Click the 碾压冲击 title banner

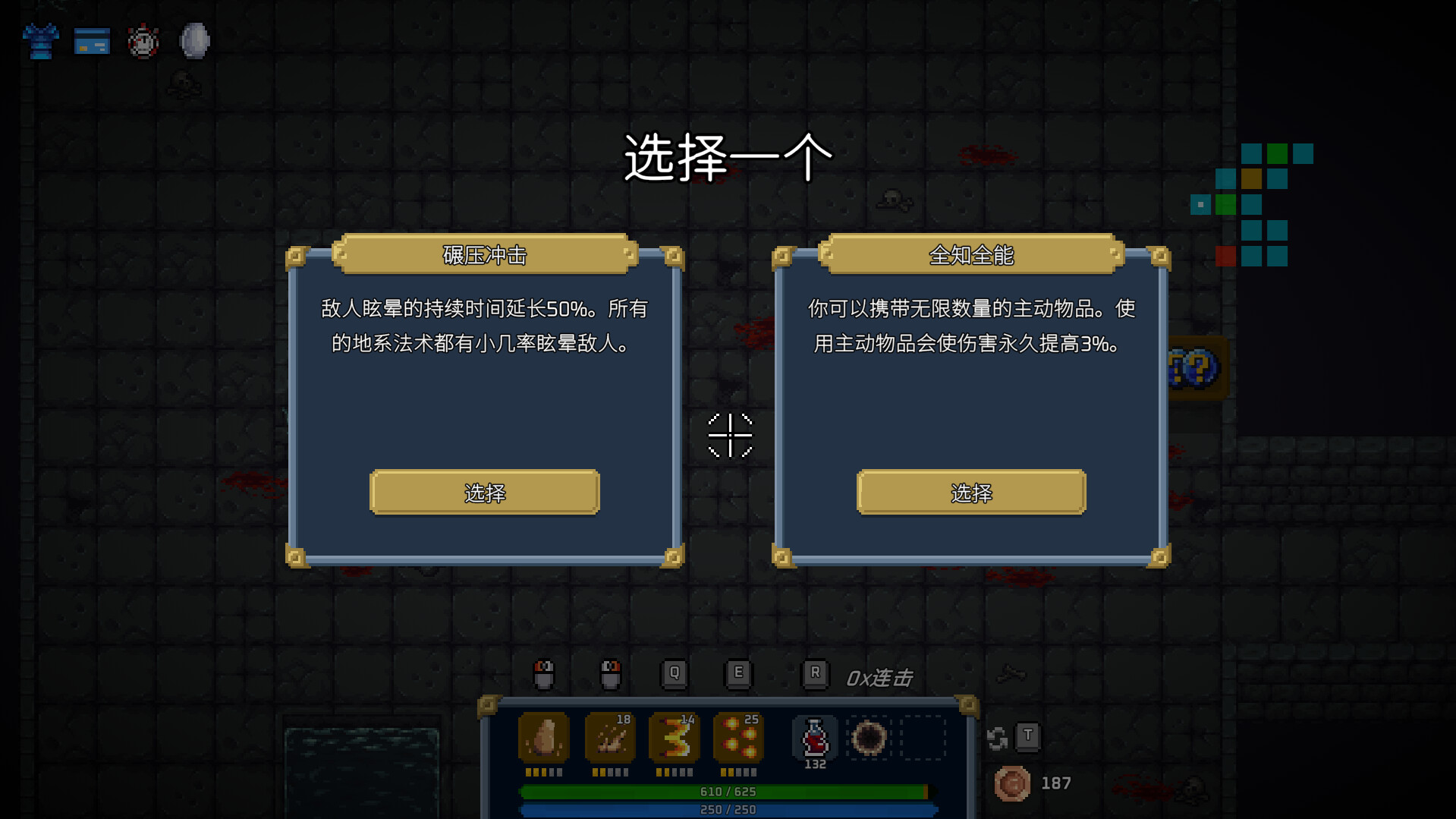click(x=483, y=254)
